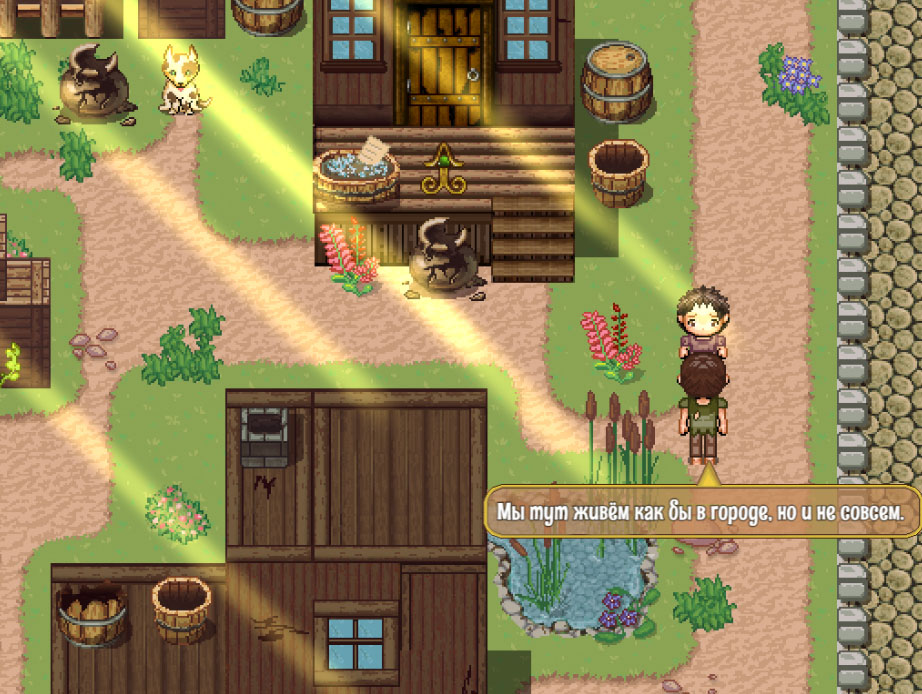The width and height of the screenshot is (922, 694).
Task: Click the speech bubble to continue dialogue
Action: [701, 511]
